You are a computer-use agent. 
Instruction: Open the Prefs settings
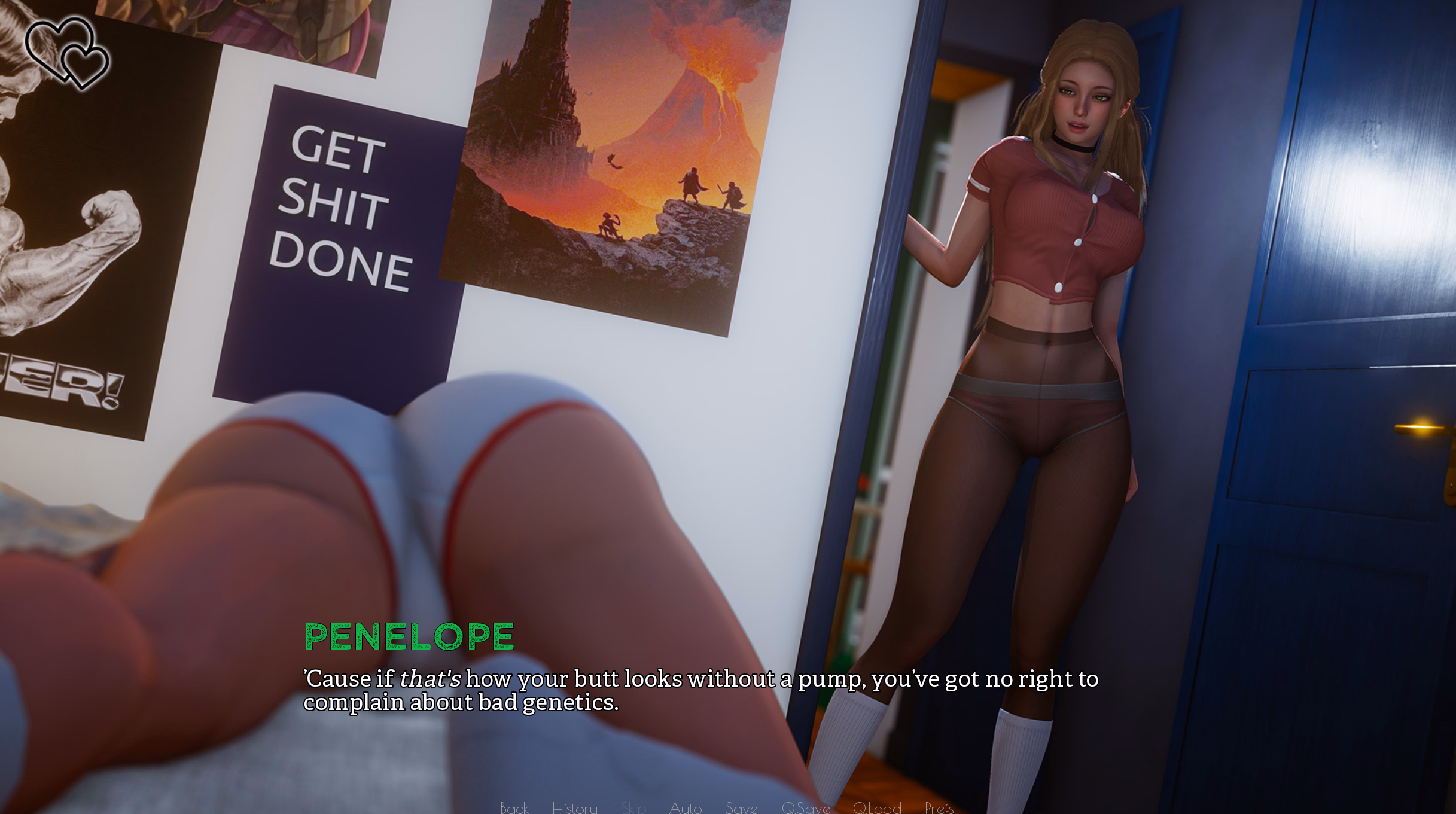click(939, 807)
